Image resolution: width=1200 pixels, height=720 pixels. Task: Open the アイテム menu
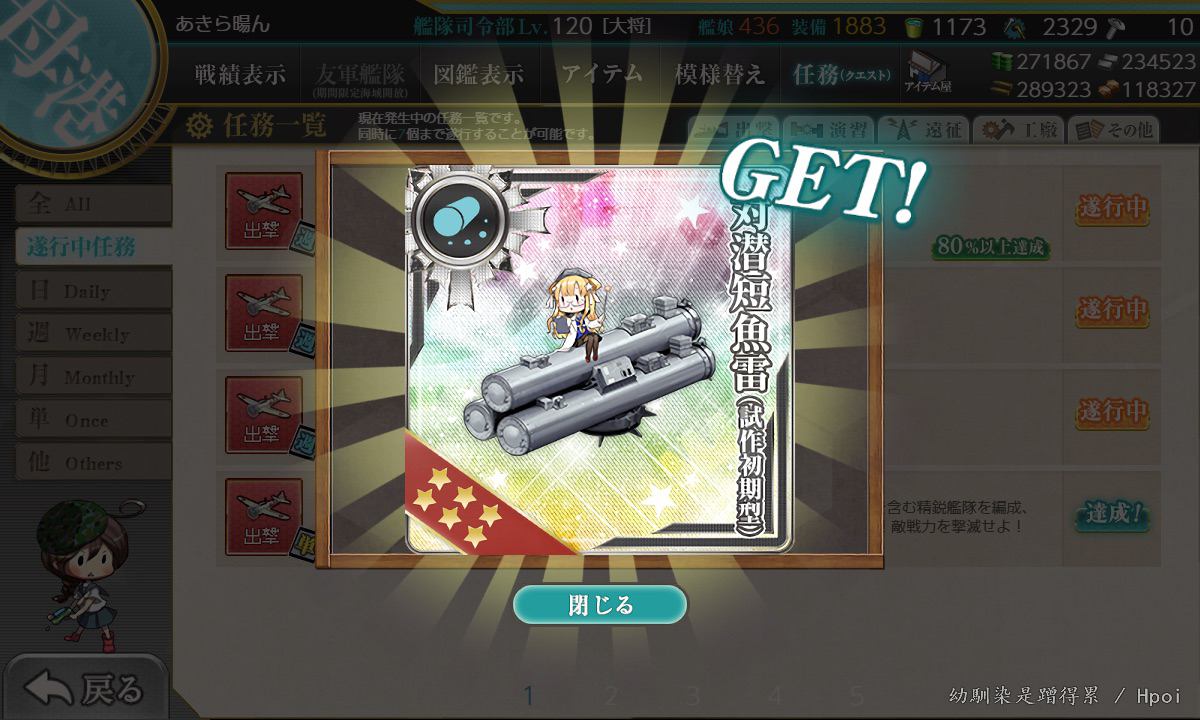point(601,74)
